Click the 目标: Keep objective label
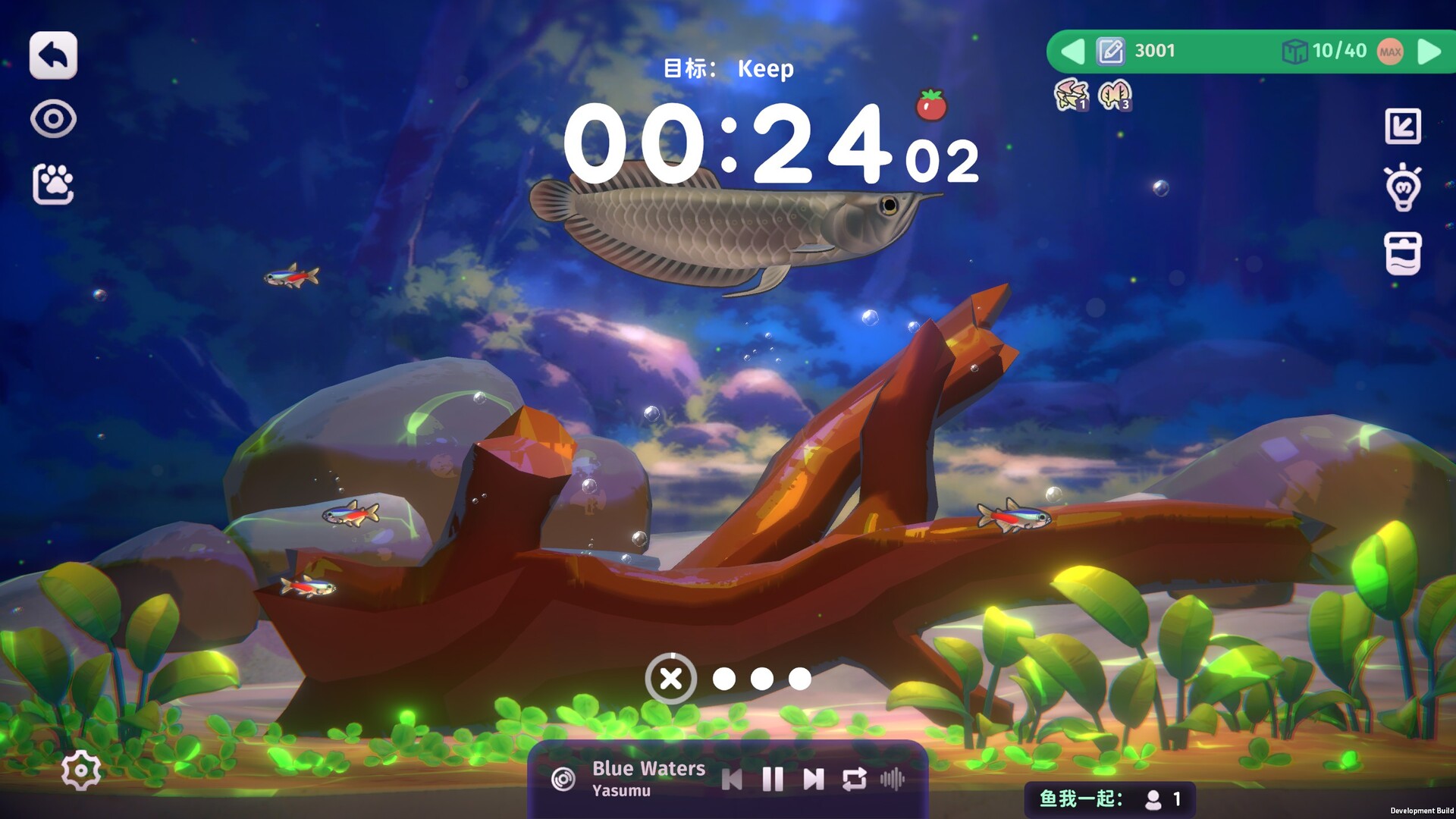Viewport: 1456px width, 819px height. [728, 68]
